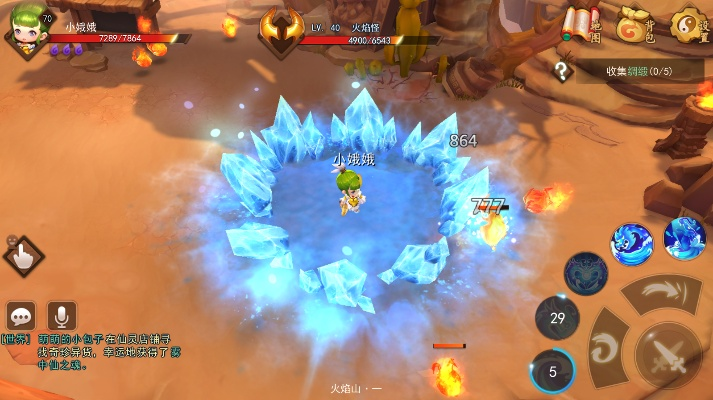Open the chat speech bubble

tap(22, 315)
